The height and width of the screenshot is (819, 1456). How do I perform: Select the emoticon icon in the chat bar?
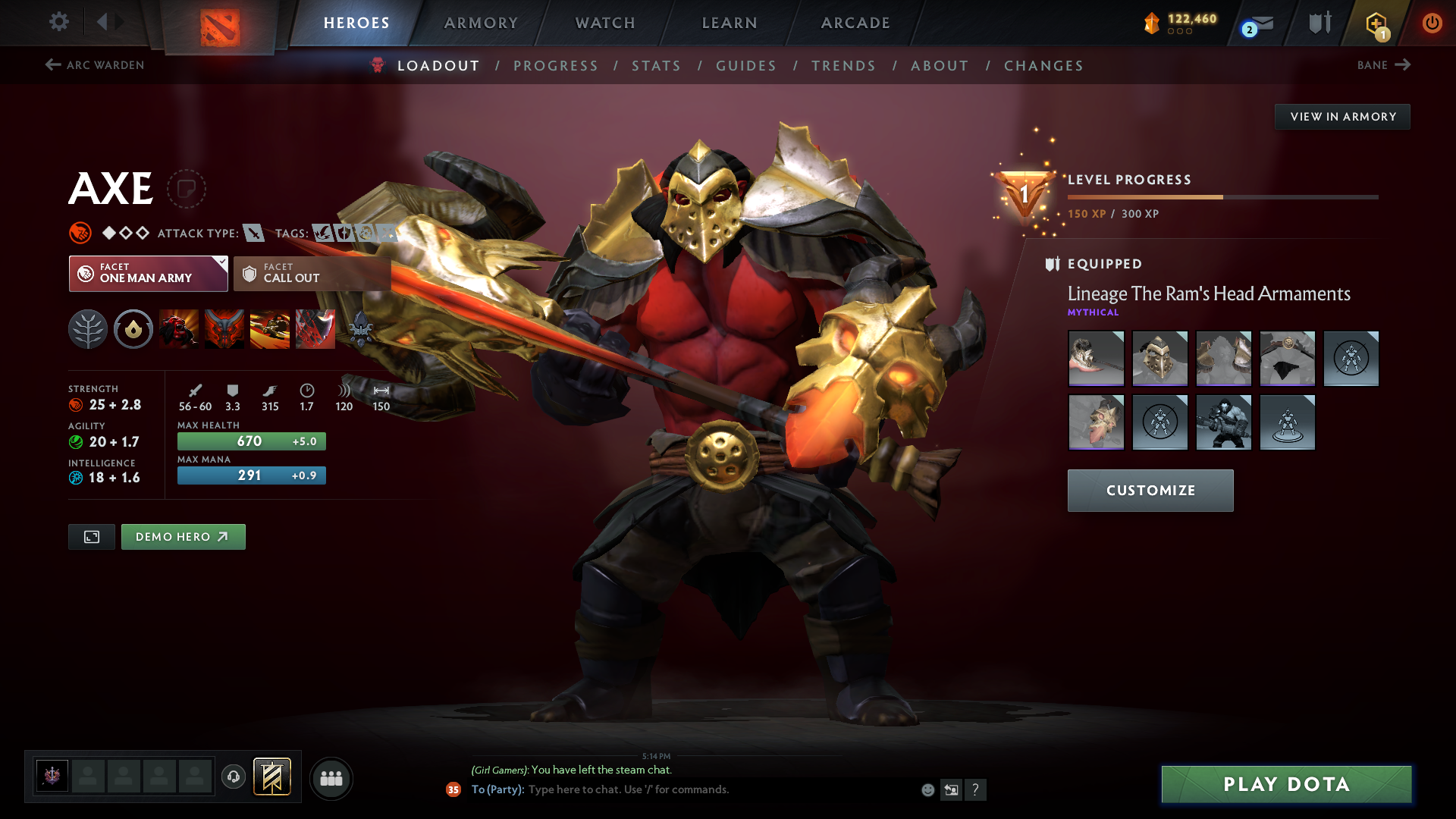(x=927, y=789)
